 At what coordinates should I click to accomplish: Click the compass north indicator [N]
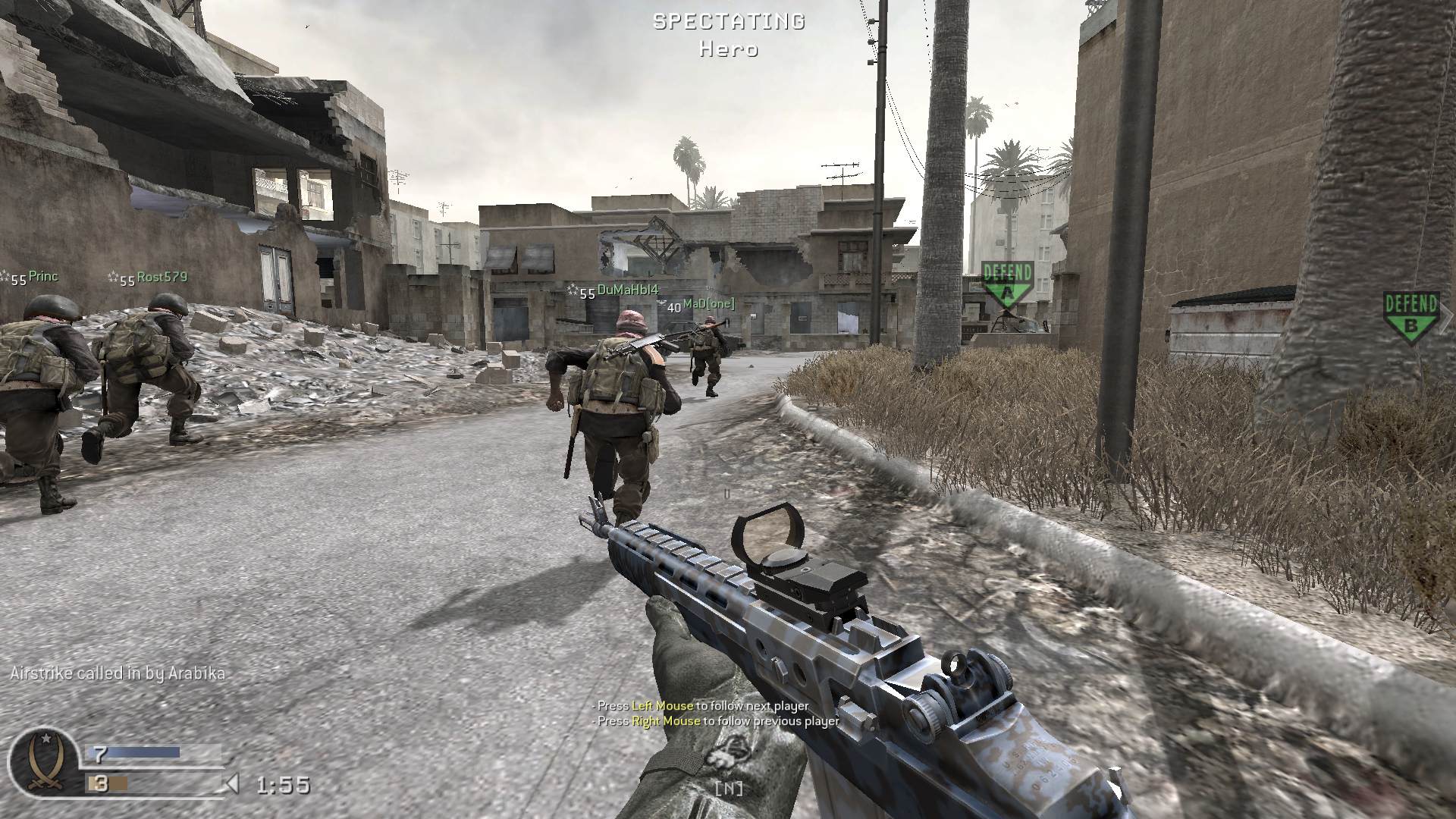click(728, 788)
